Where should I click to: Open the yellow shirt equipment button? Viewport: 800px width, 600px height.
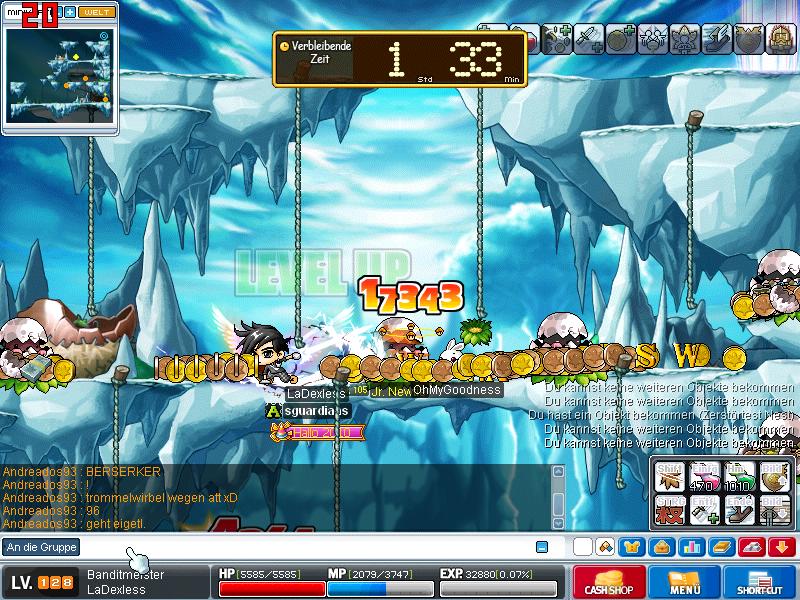(632, 547)
